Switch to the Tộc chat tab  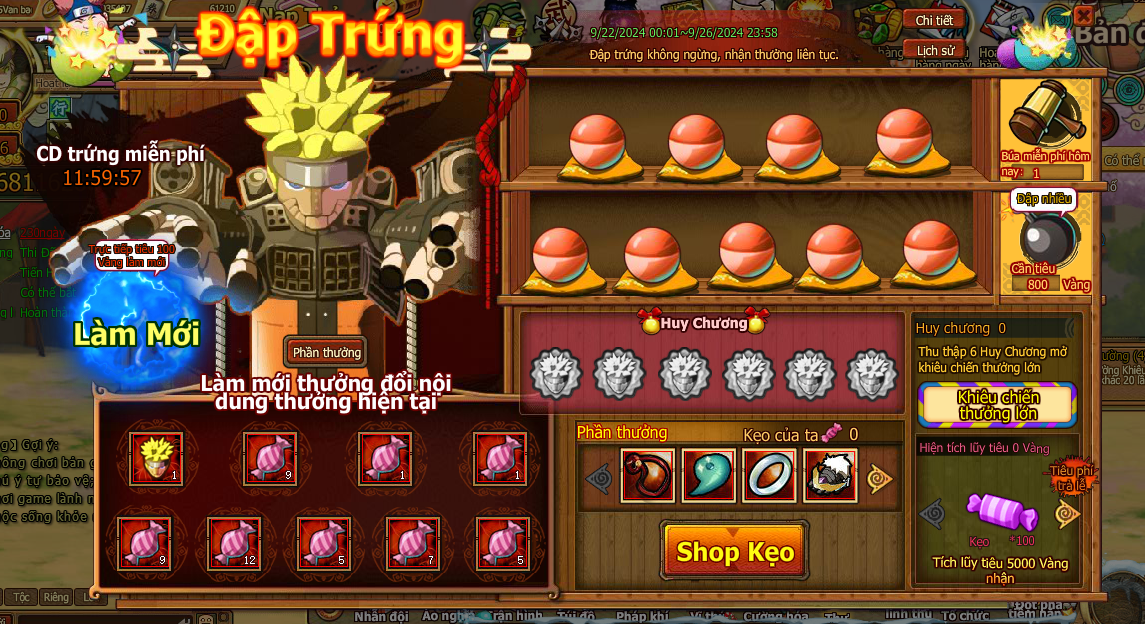20,597
